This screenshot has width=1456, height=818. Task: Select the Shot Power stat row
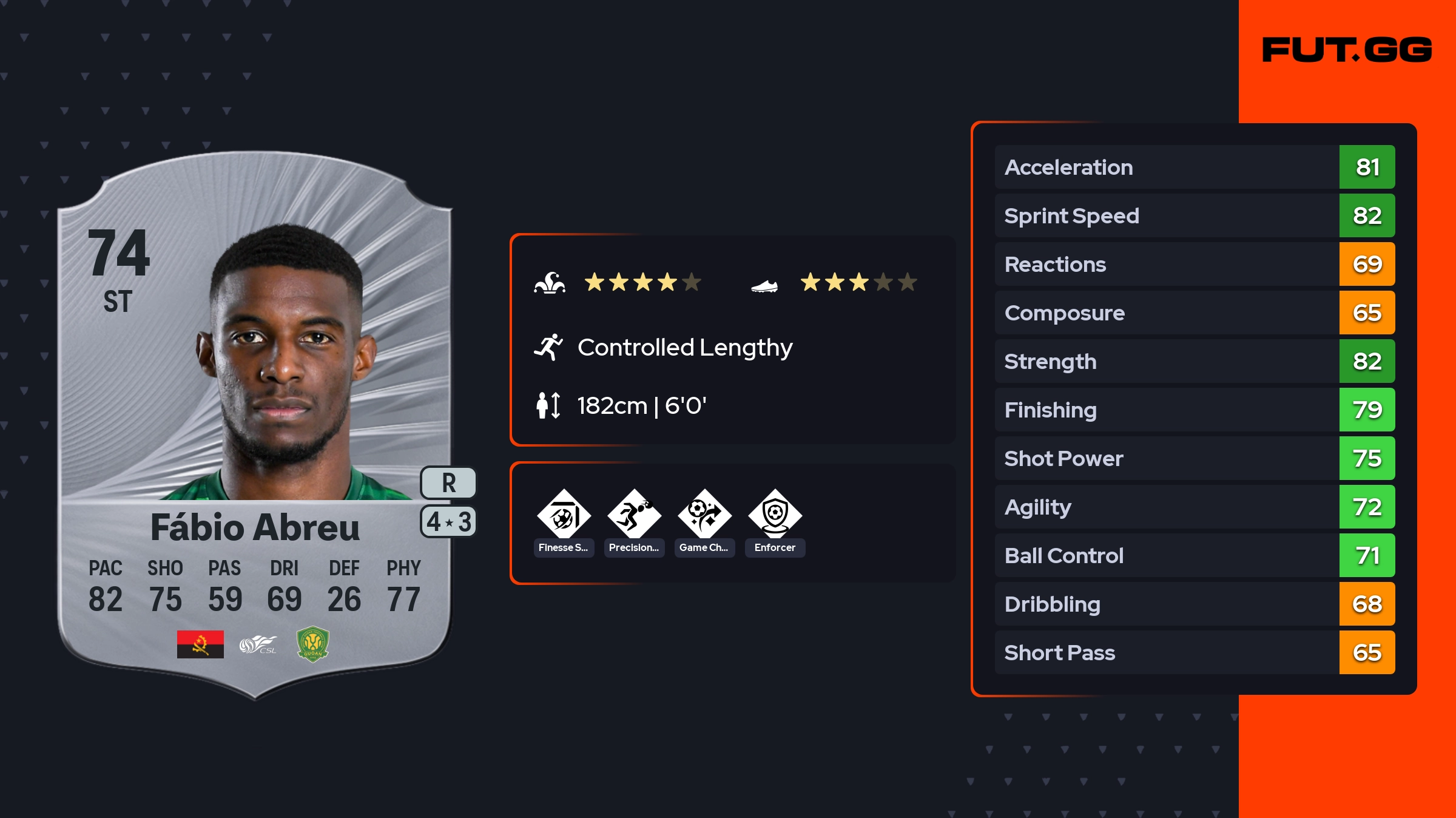point(1194,458)
